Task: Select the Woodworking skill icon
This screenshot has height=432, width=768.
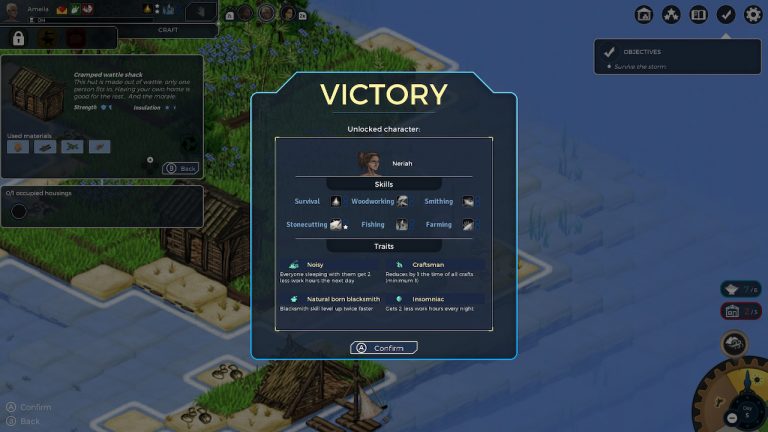Action: [x=402, y=201]
